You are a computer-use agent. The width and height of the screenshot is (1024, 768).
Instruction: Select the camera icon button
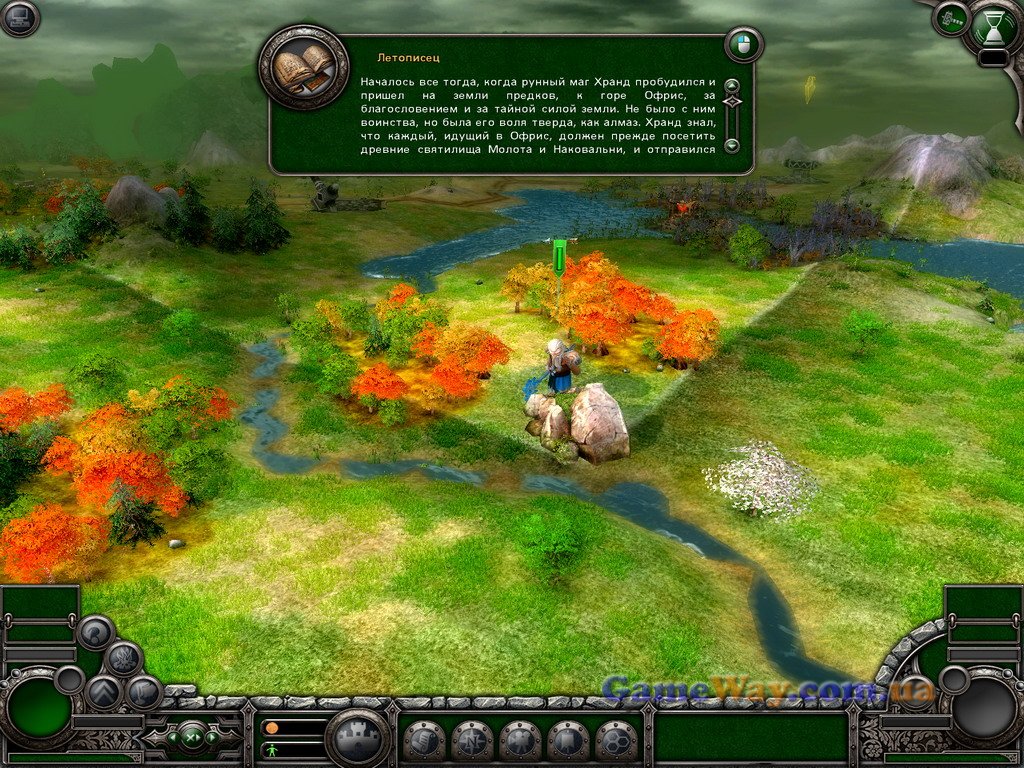click(x=520, y=741)
